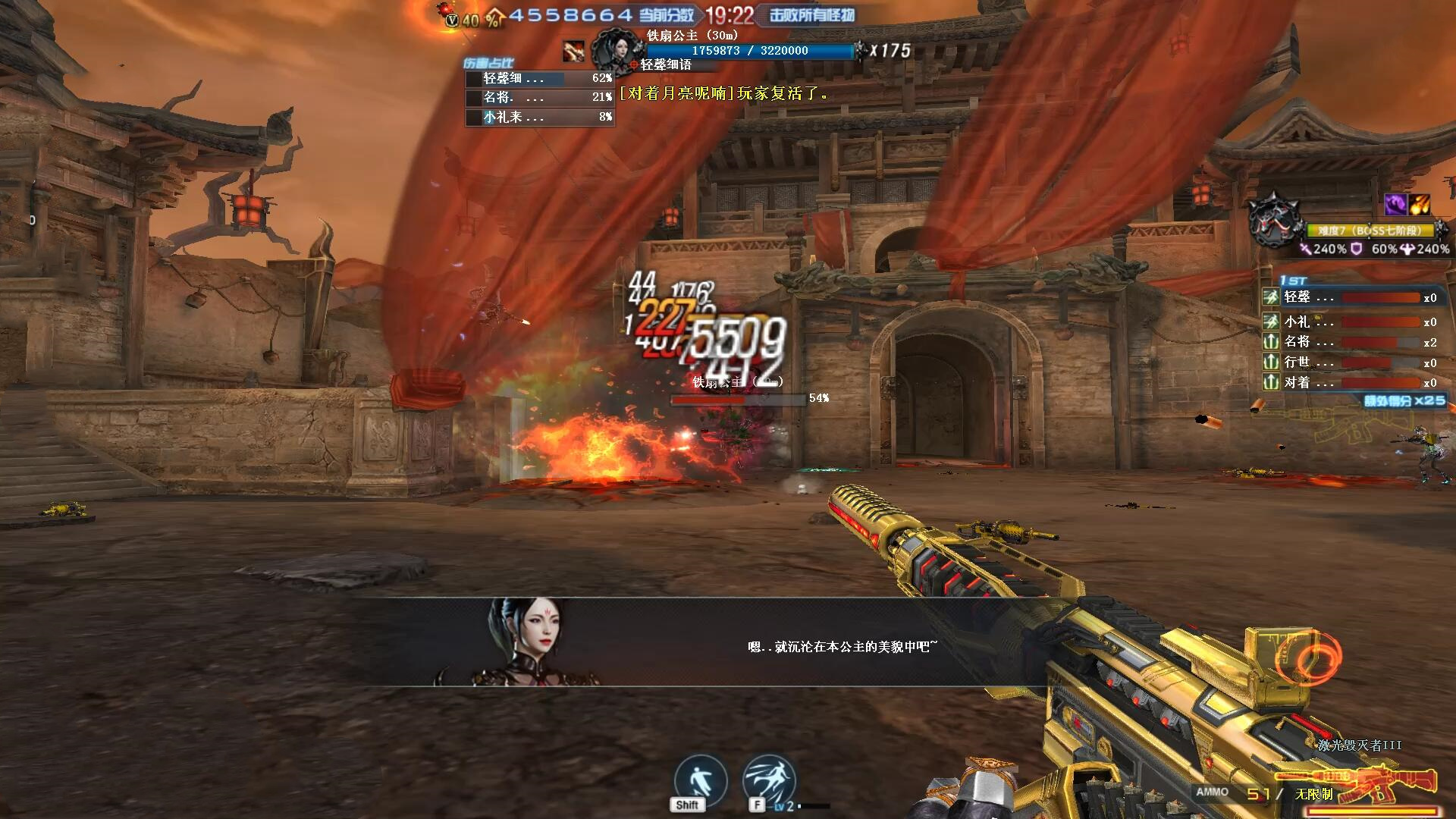This screenshot has height=819, width=1456.
Task: Select the 小礼来 damage share row
Action: point(539,117)
